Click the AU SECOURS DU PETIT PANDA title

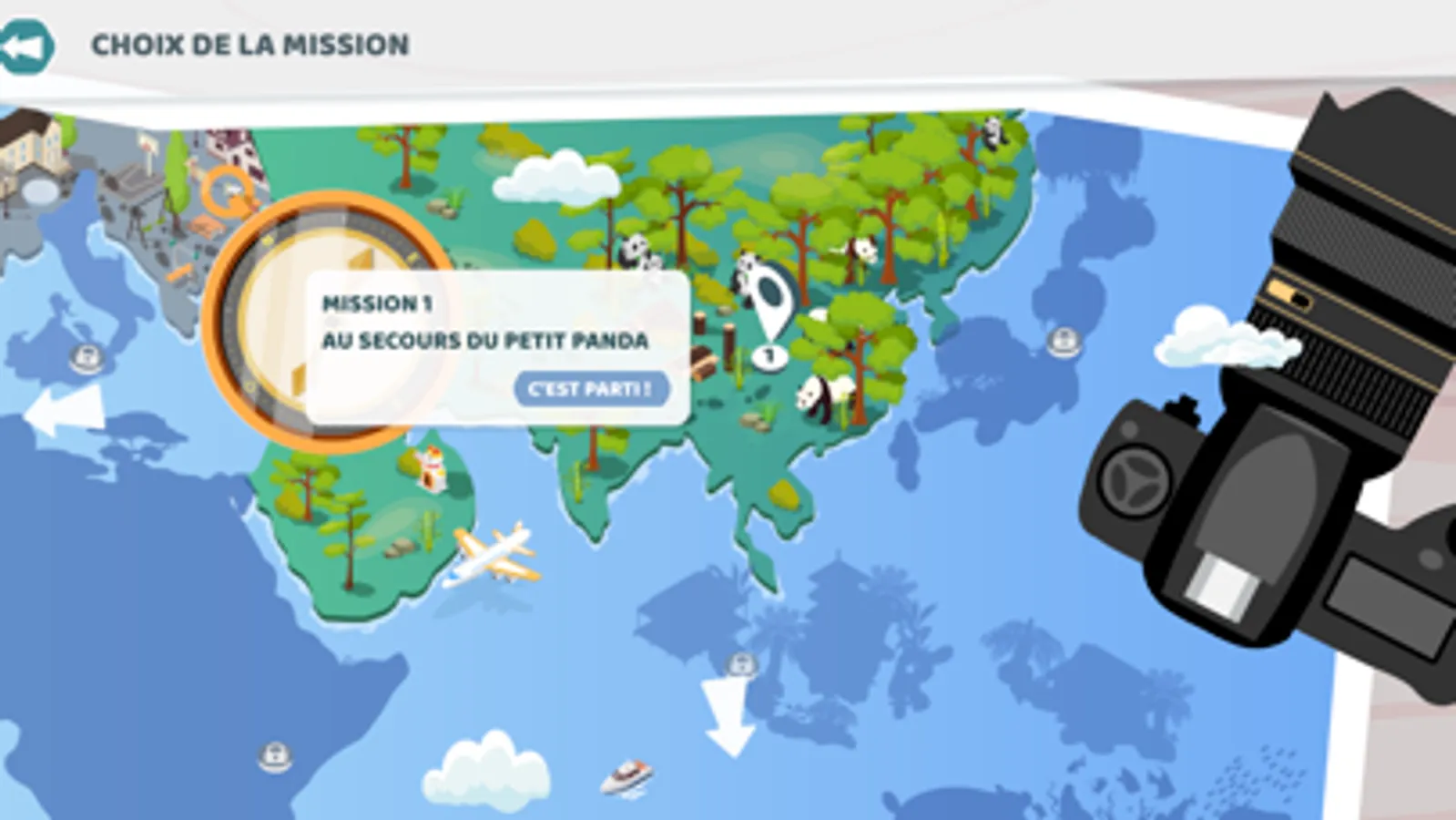[x=485, y=343]
